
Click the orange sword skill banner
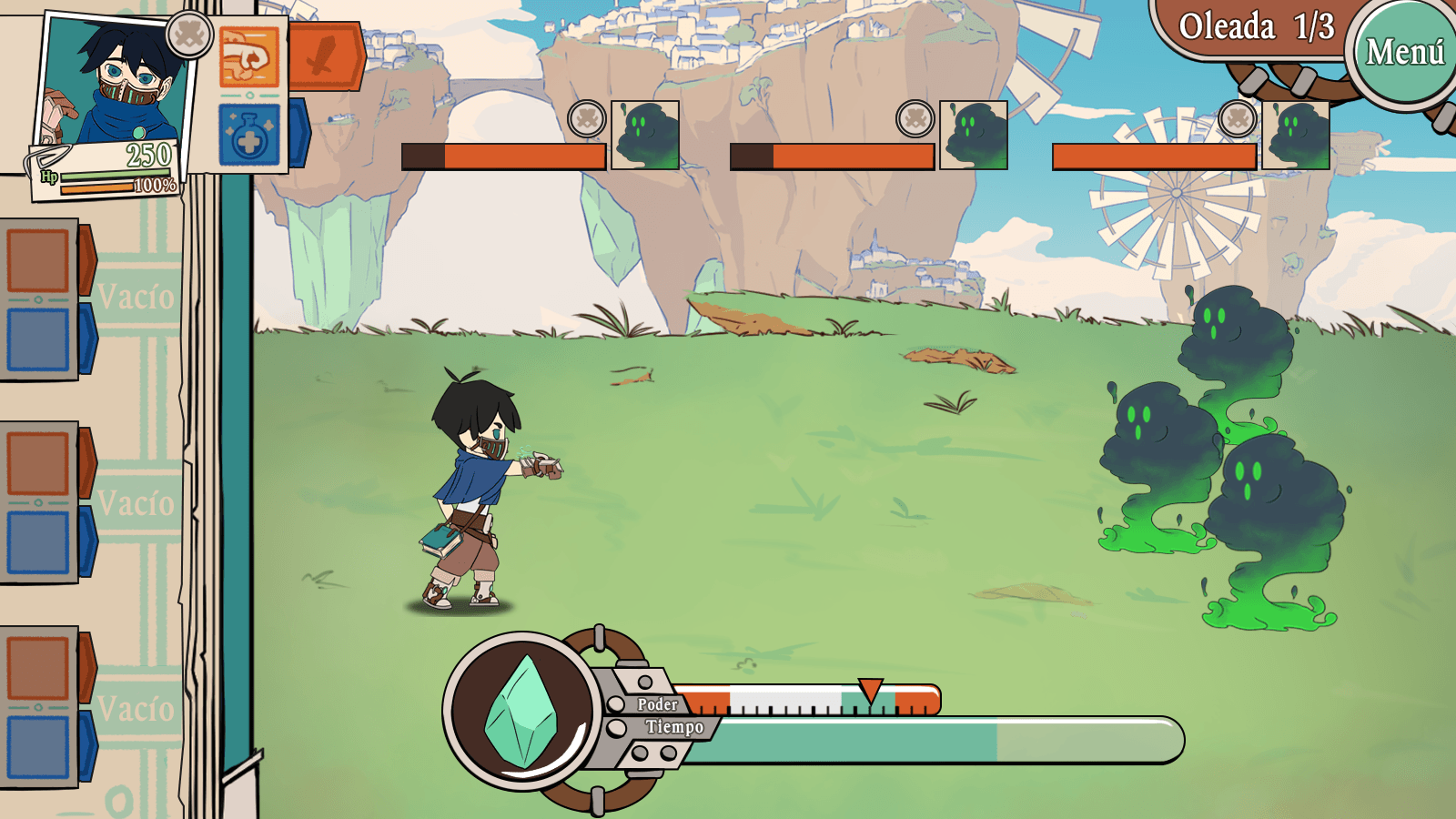tap(328, 56)
